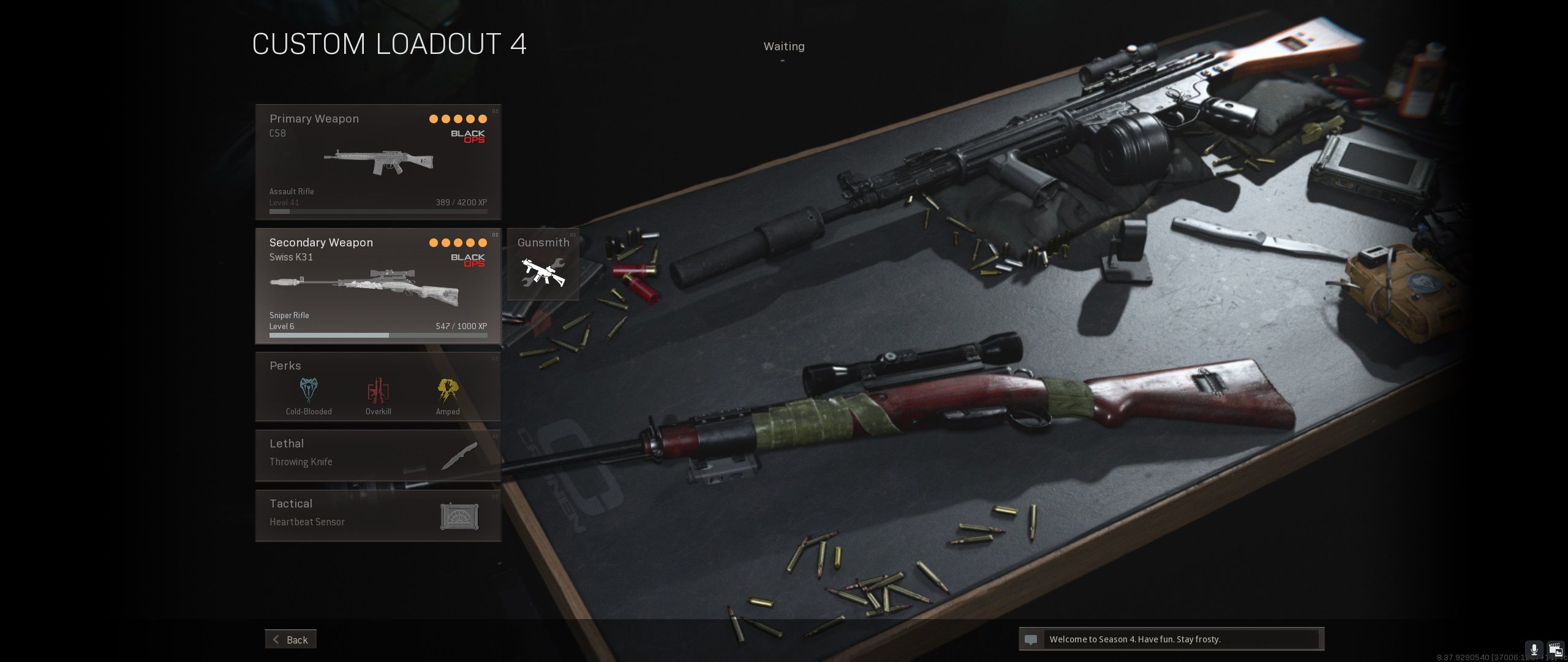The image size is (1568, 662).
Task: Open the Lethal equipment slot
Action: (378, 454)
